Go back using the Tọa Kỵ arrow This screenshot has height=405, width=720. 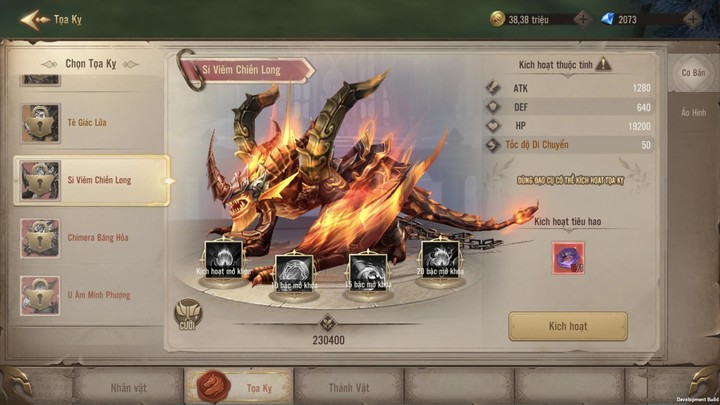point(35,18)
